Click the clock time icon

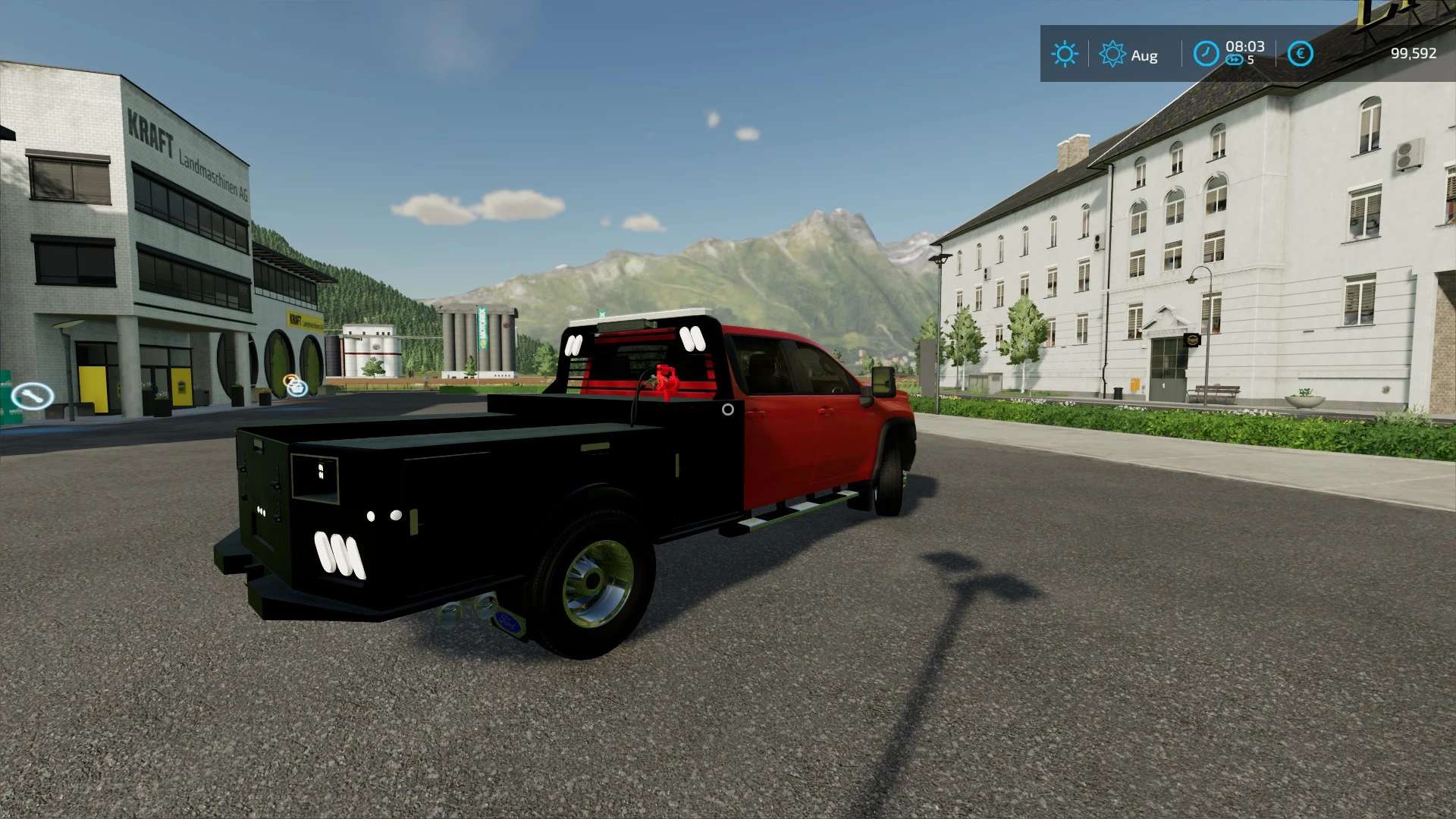(x=1206, y=54)
